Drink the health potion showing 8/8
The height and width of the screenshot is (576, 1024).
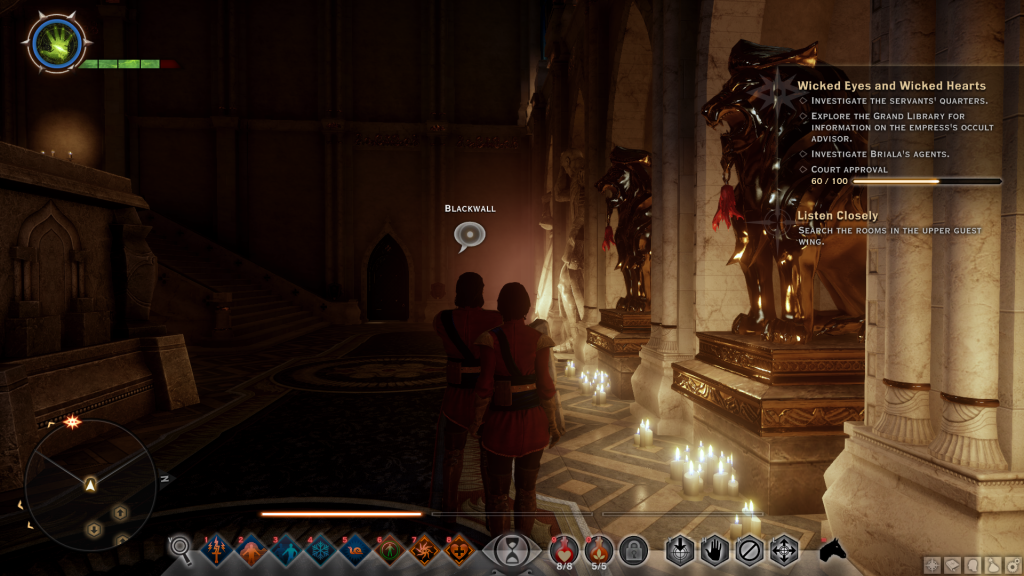point(565,549)
